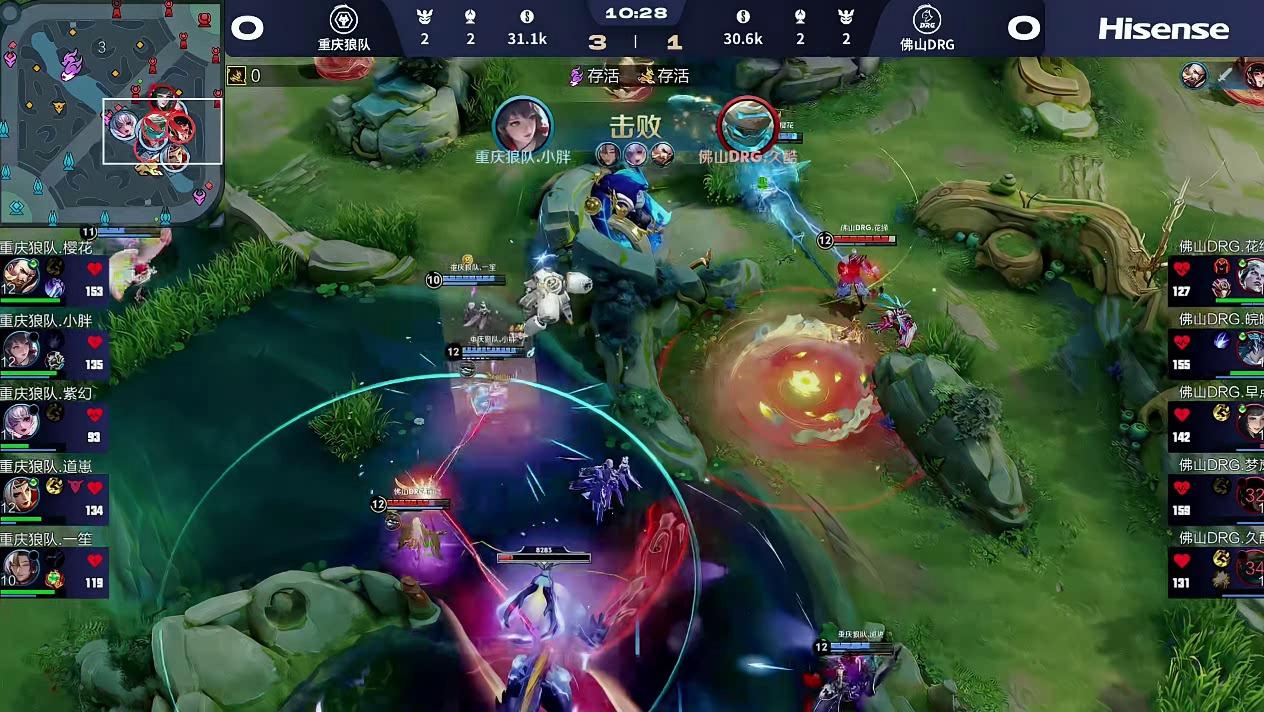The height and width of the screenshot is (712, 1264).
Task: Select player 重庆狼队.樱花's hero portrait
Action: tap(20, 276)
